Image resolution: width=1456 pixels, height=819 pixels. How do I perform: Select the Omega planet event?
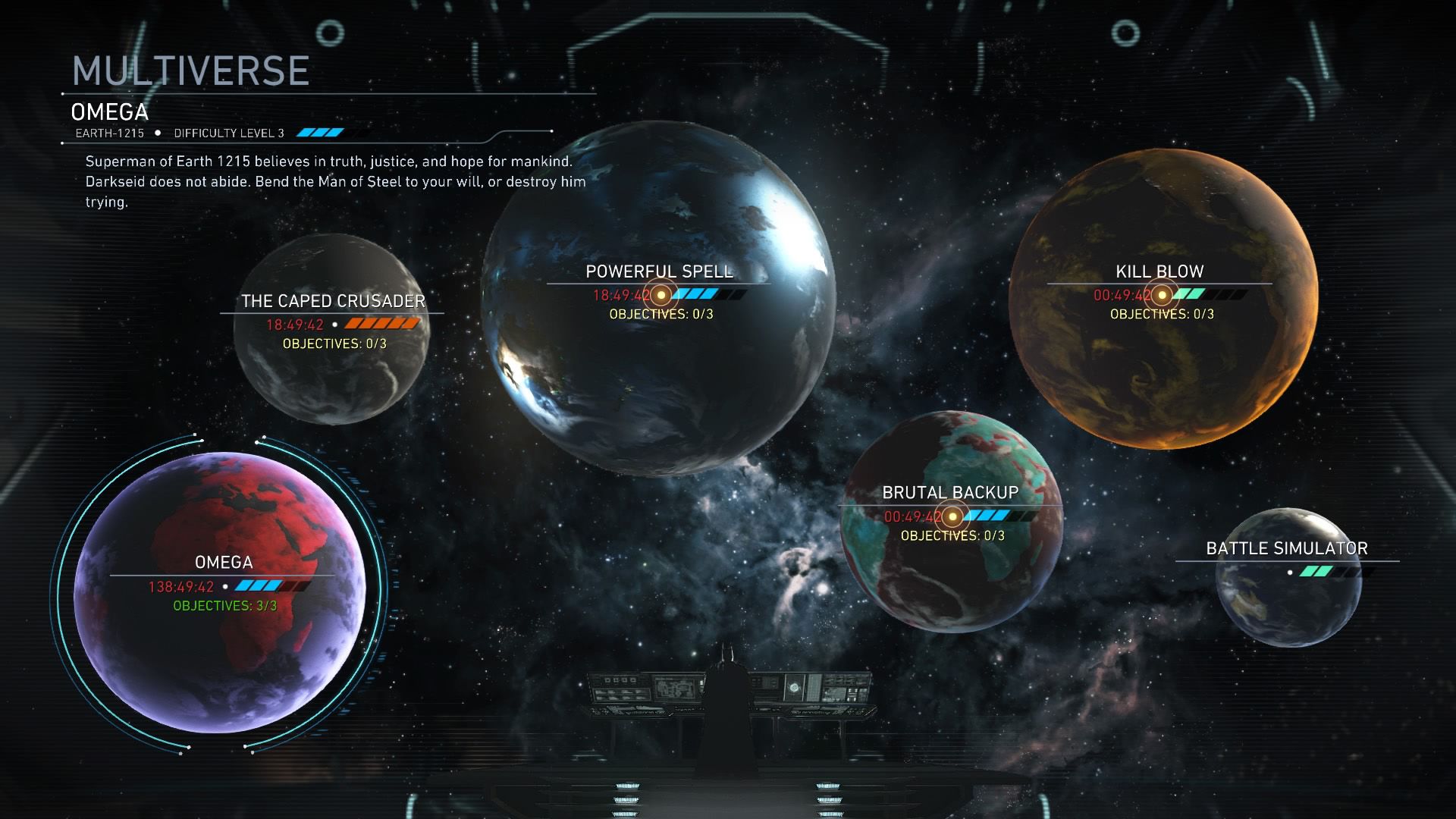click(220, 591)
